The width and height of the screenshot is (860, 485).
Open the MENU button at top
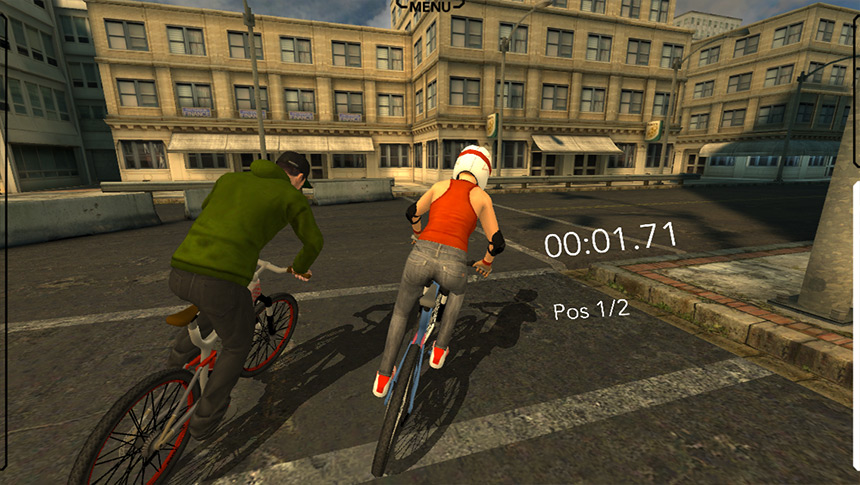pyautogui.click(x=429, y=5)
